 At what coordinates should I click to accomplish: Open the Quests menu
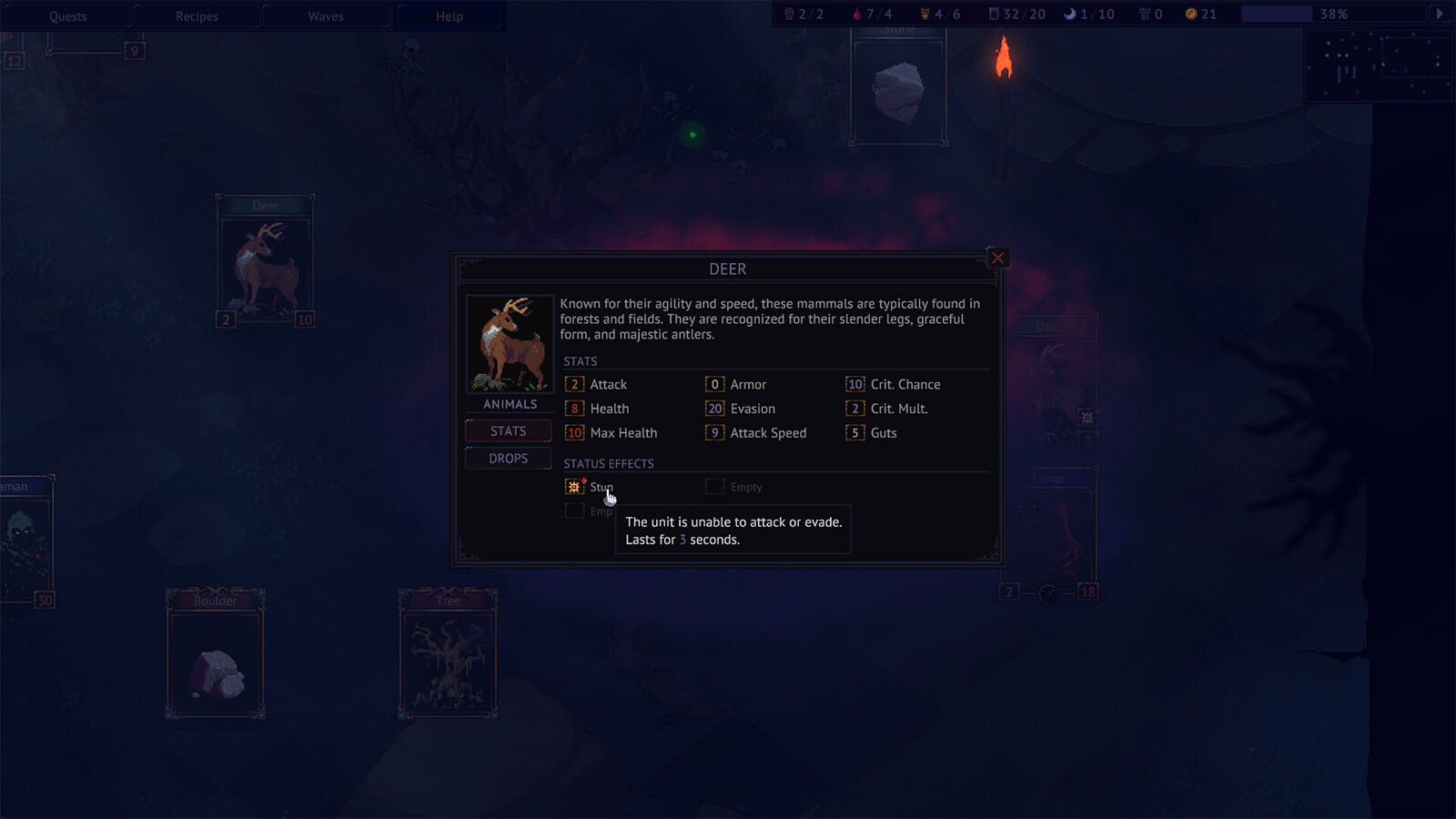(68, 16)
